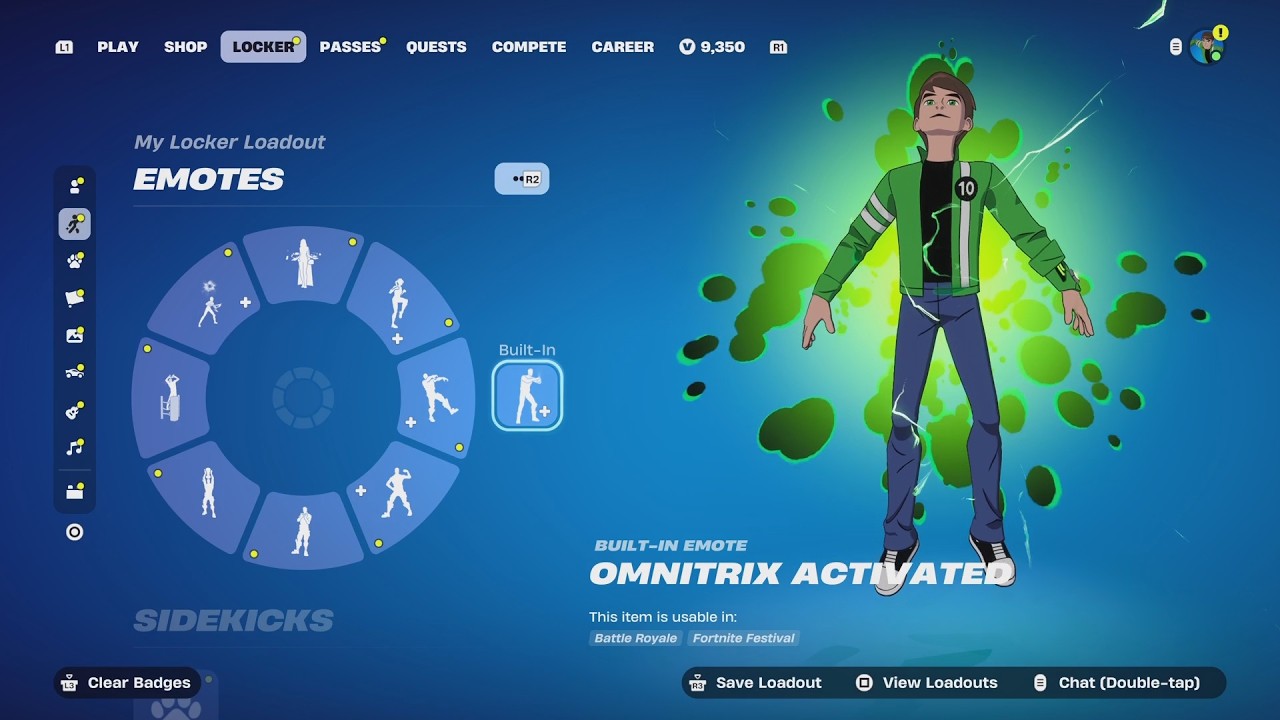Open the player profile avatar
This screenshot has height=720, width=1280.
(x=1207, y=47)
